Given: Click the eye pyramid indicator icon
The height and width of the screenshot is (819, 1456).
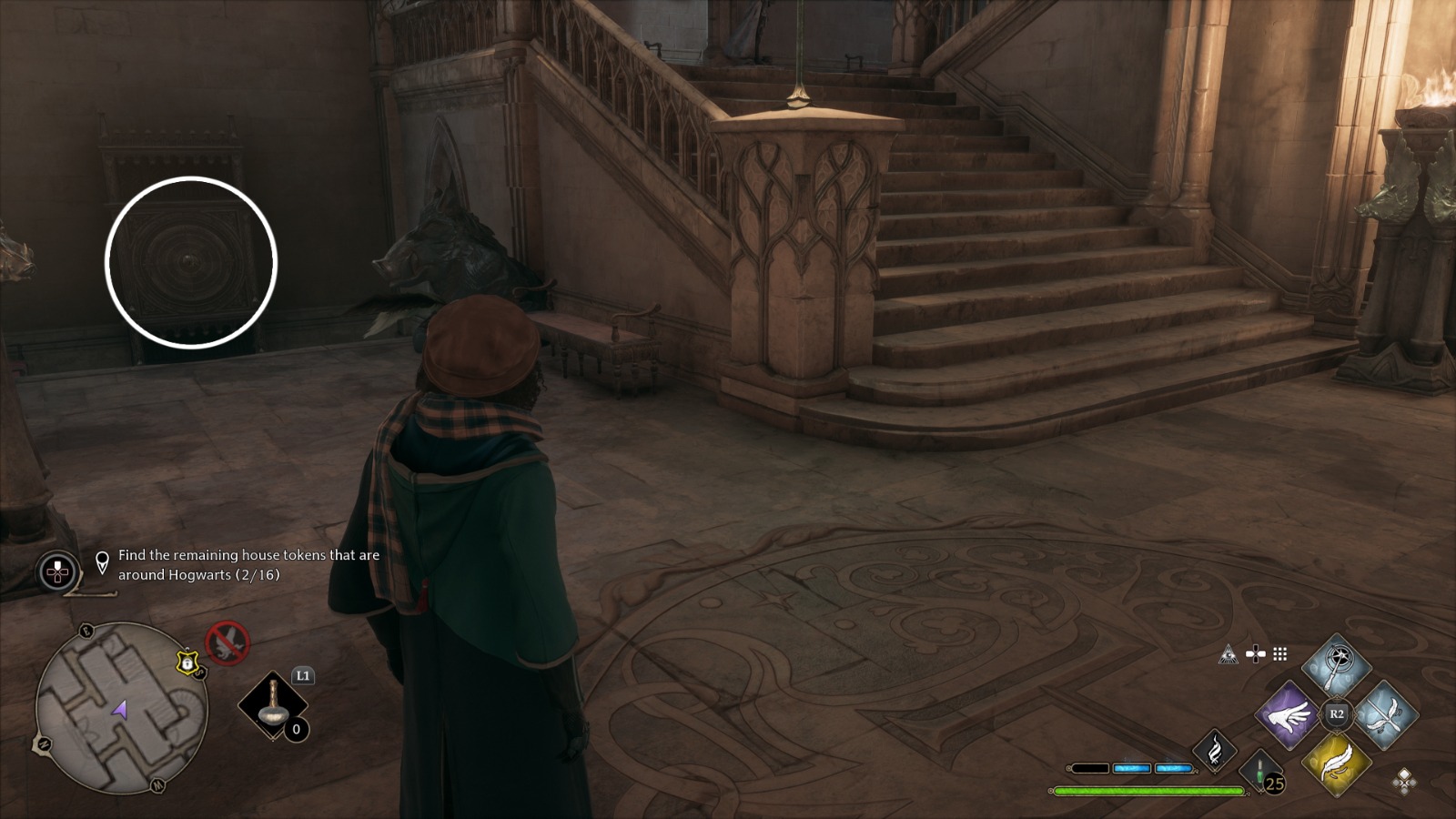Looking at the screenshot, I should [1229, 654].
